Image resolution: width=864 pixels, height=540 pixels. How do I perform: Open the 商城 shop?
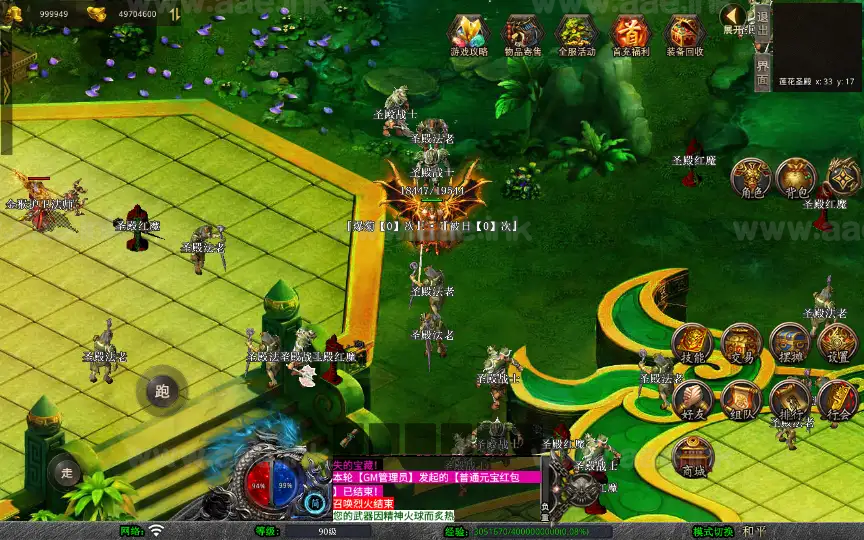click(x=692, y=456)
